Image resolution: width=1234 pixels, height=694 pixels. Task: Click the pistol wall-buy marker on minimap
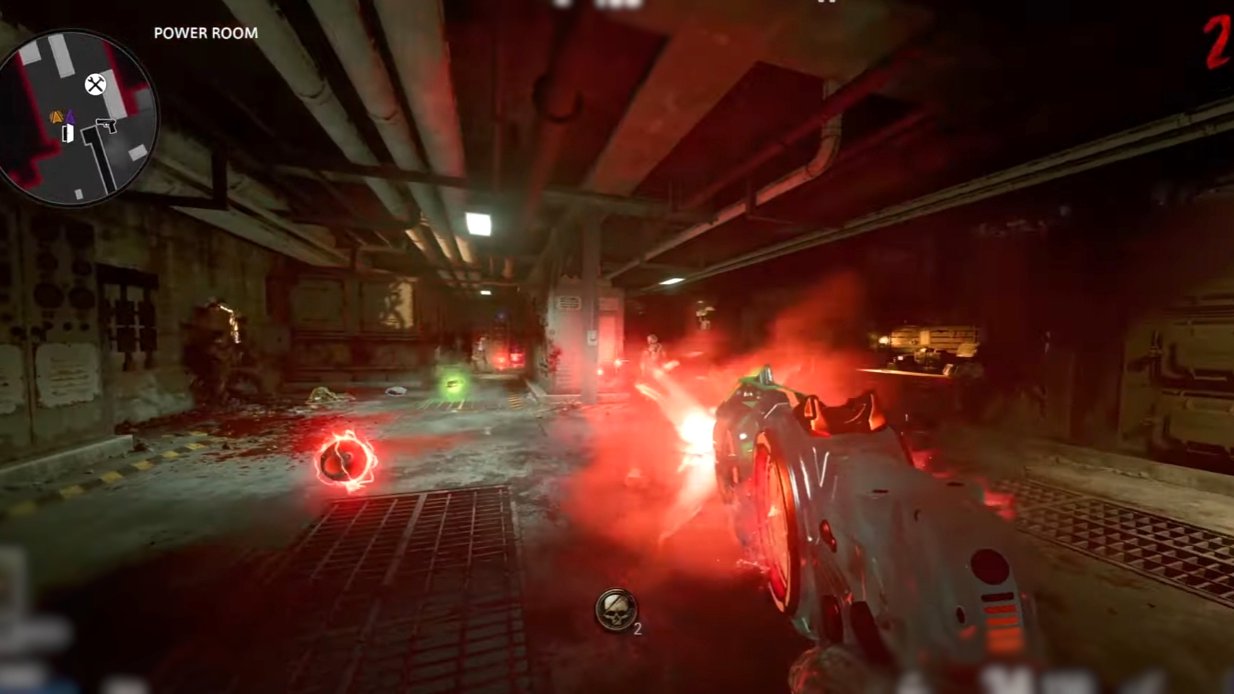pyautogui.click(x=105, y=126)
